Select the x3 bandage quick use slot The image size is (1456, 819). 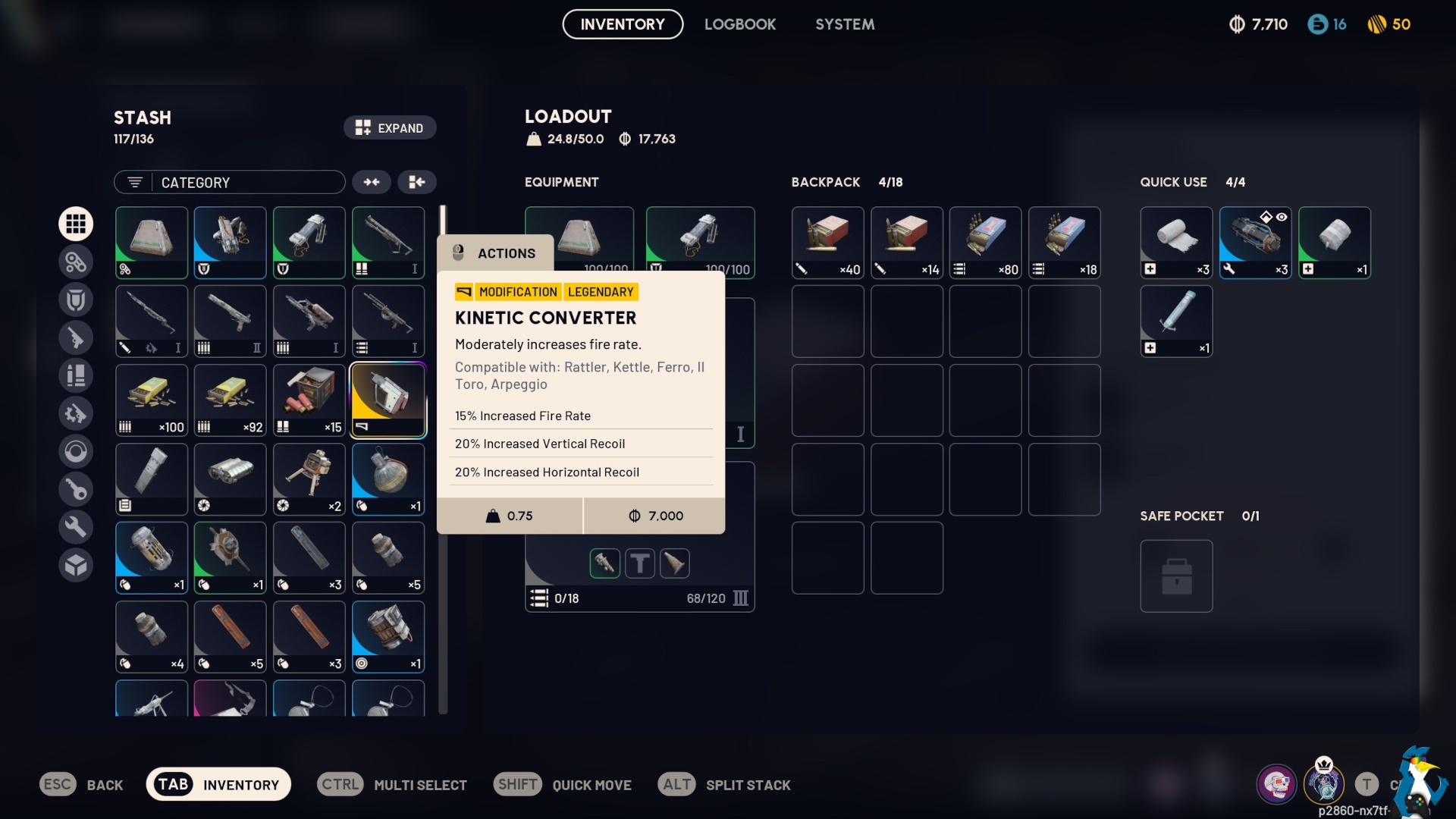tap(1176, 243)
